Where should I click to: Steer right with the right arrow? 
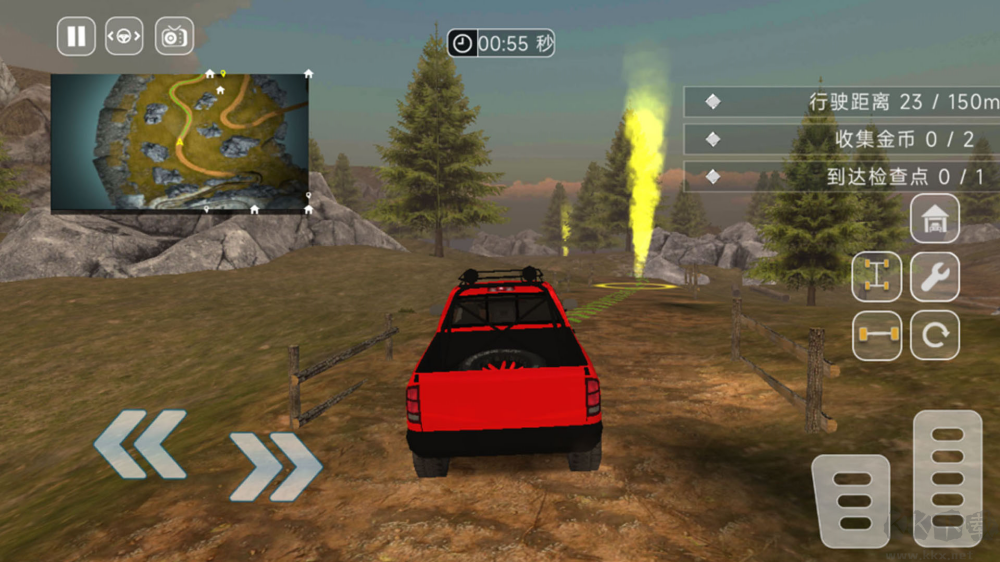pos(275,466)
